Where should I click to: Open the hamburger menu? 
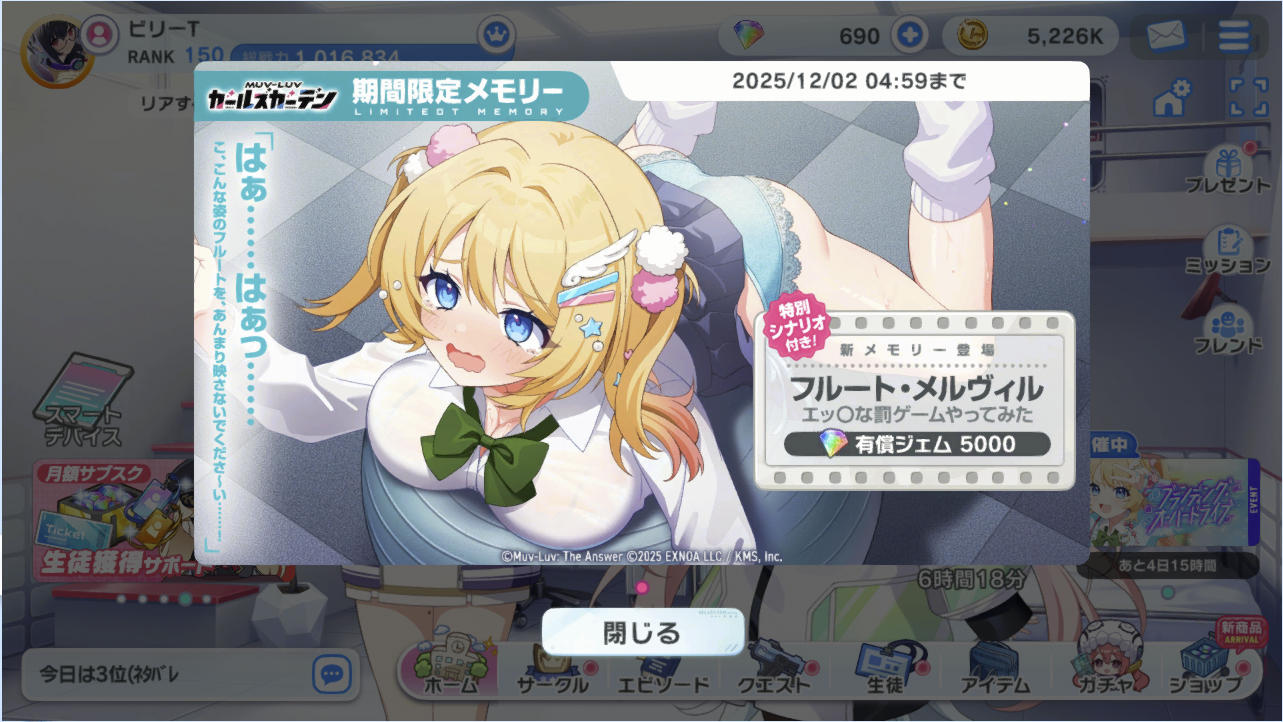coord(1234,36)
